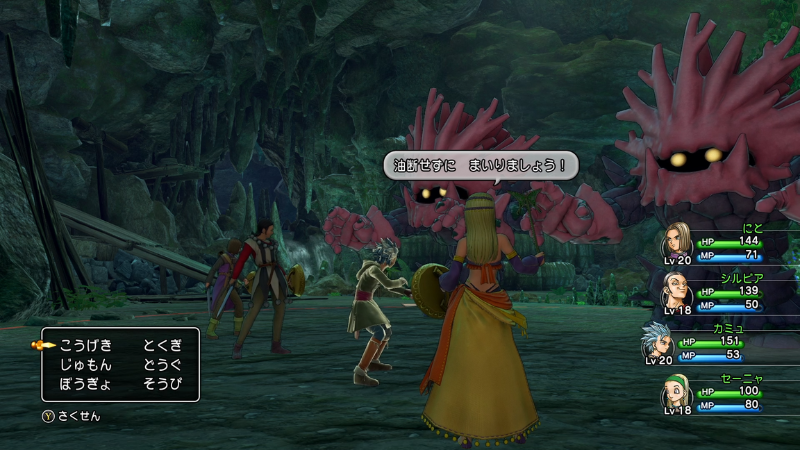
Task: Open the どうぐ (Items) command
Action: tap(161, 365)
